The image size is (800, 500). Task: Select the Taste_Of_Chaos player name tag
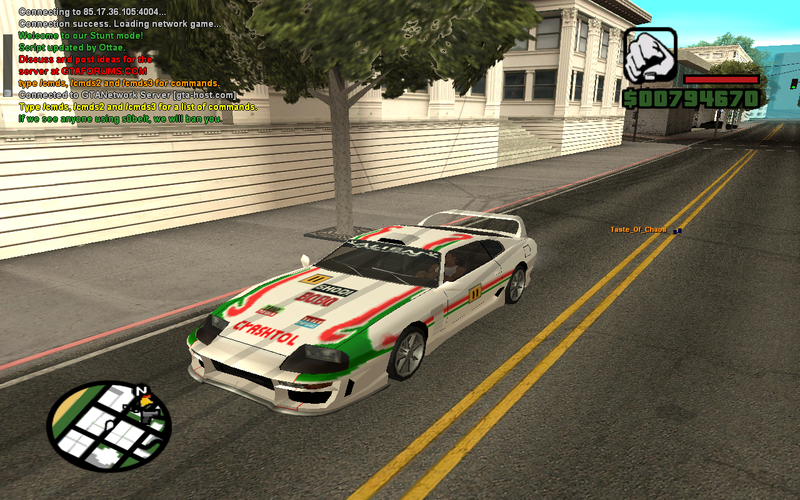point(638,230)
